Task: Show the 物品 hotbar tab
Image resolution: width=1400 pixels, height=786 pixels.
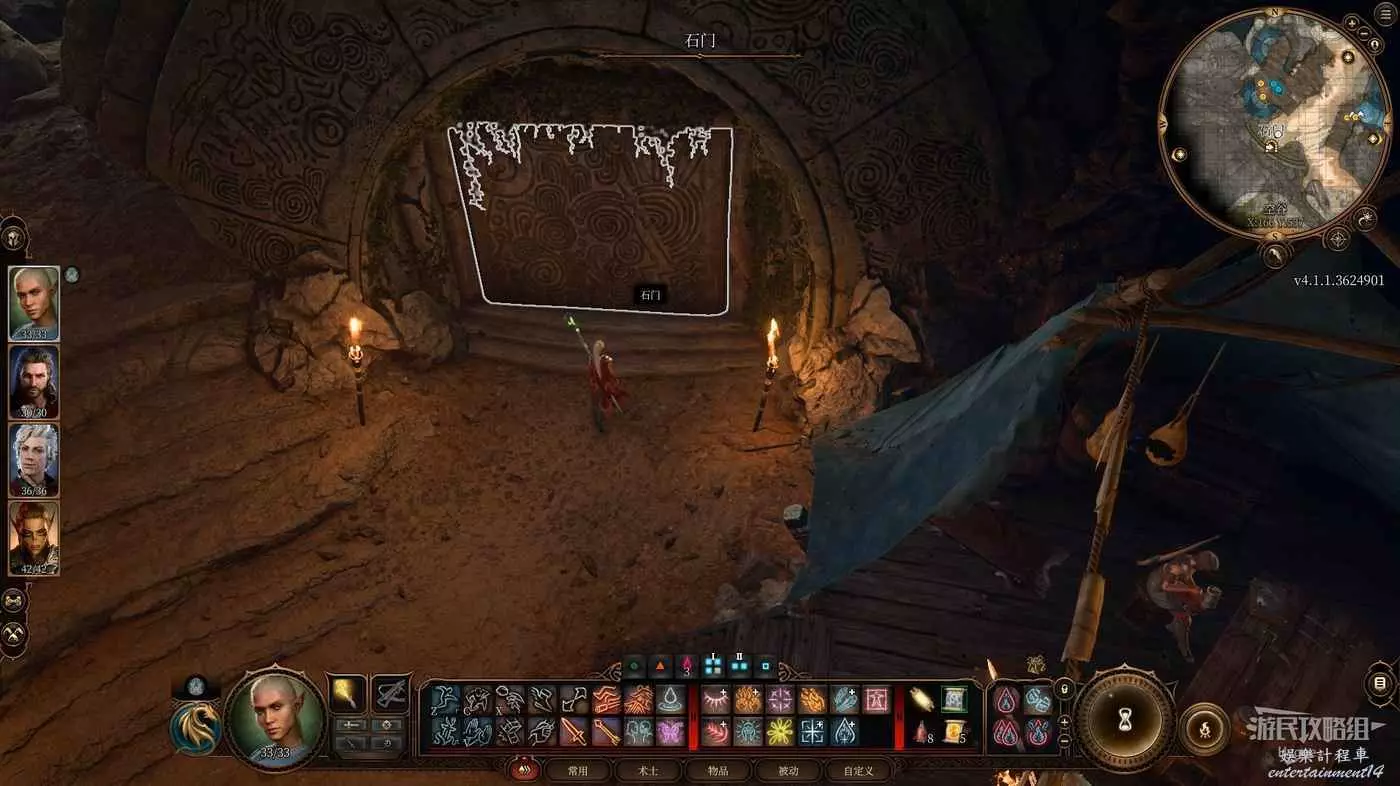Action: (718, 771)
